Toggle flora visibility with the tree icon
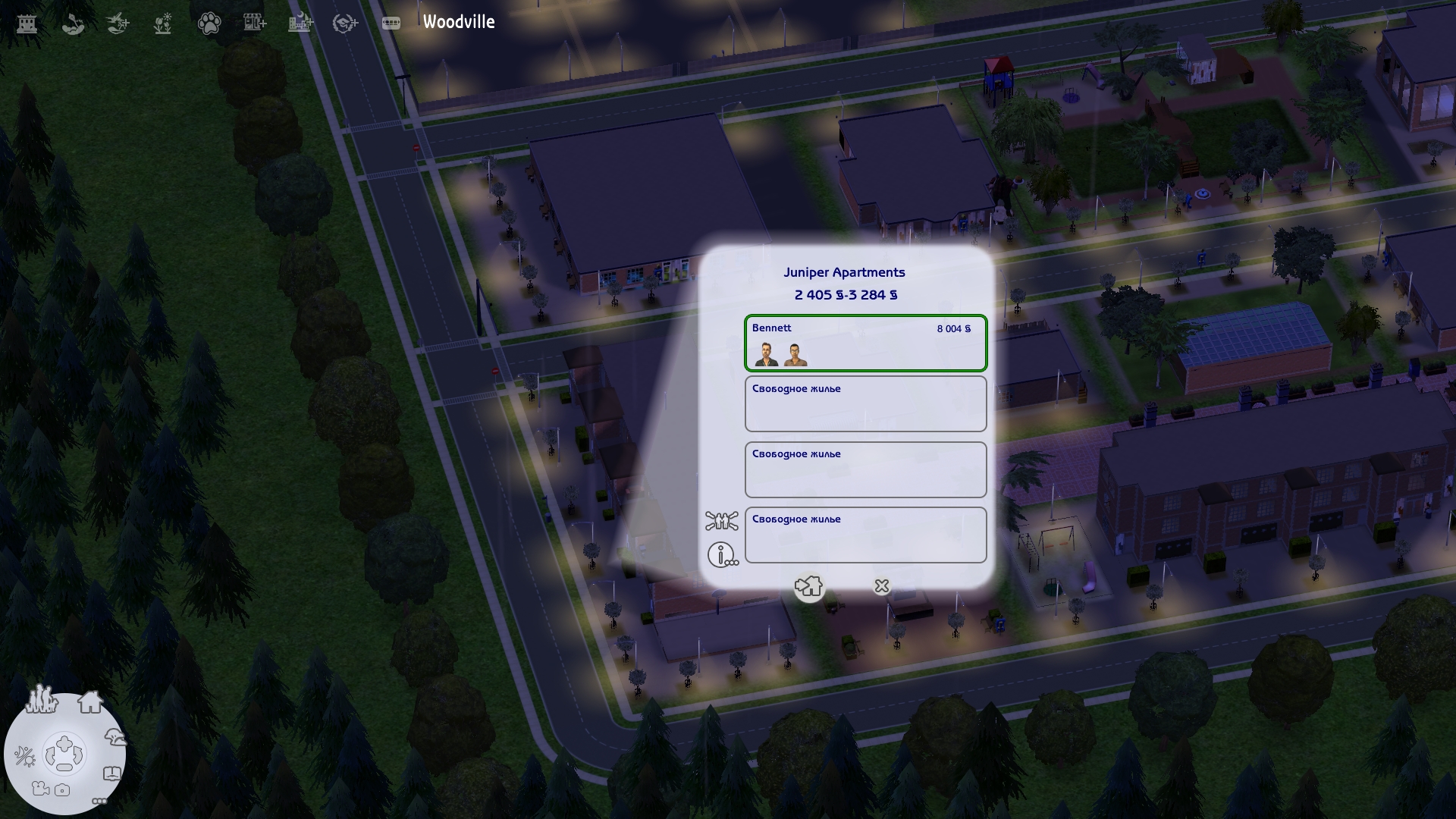This screenshot has height=819, width=1456. point(115,736)
